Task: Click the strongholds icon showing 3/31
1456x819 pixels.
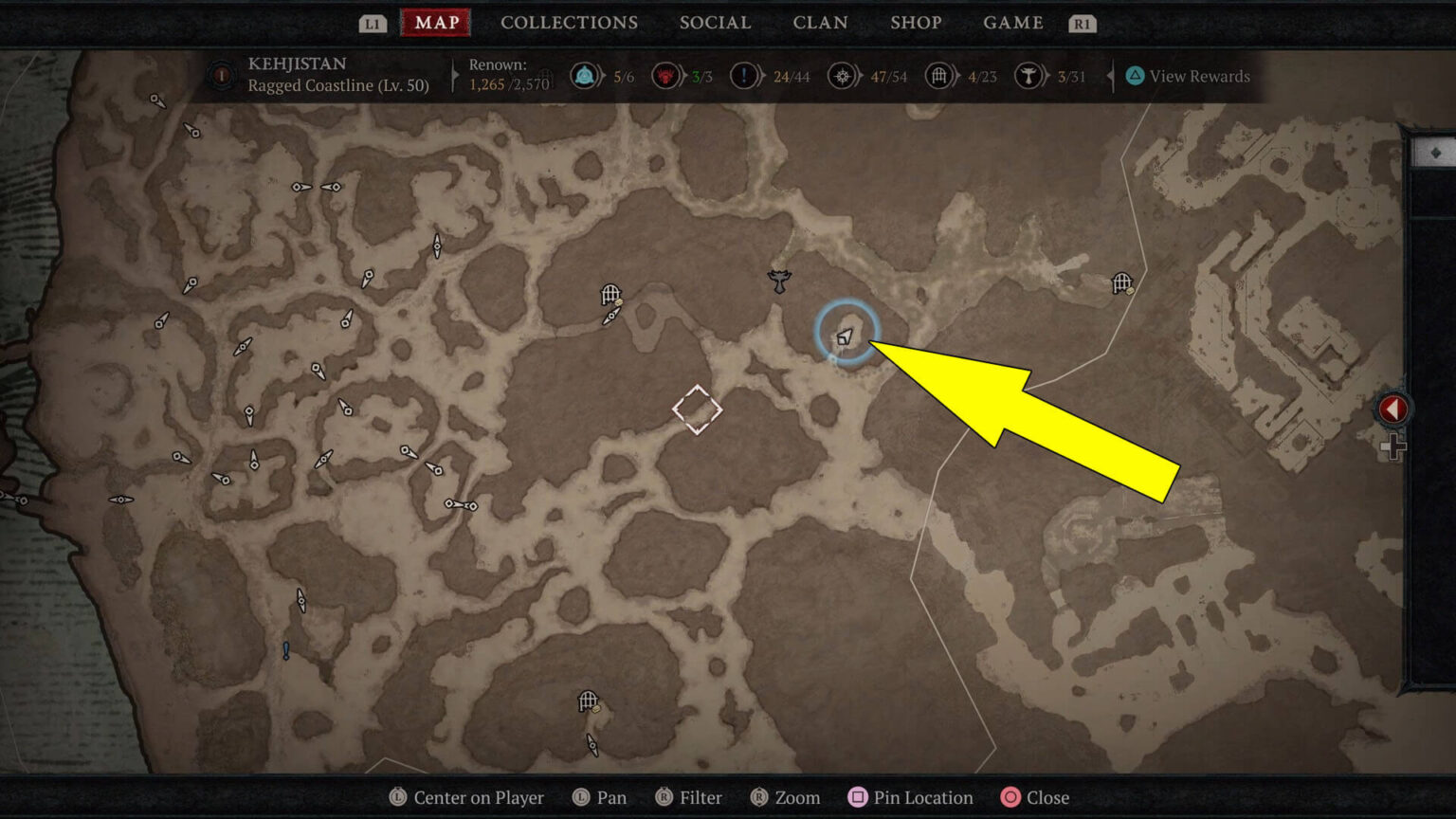Action: (1030, 75)
